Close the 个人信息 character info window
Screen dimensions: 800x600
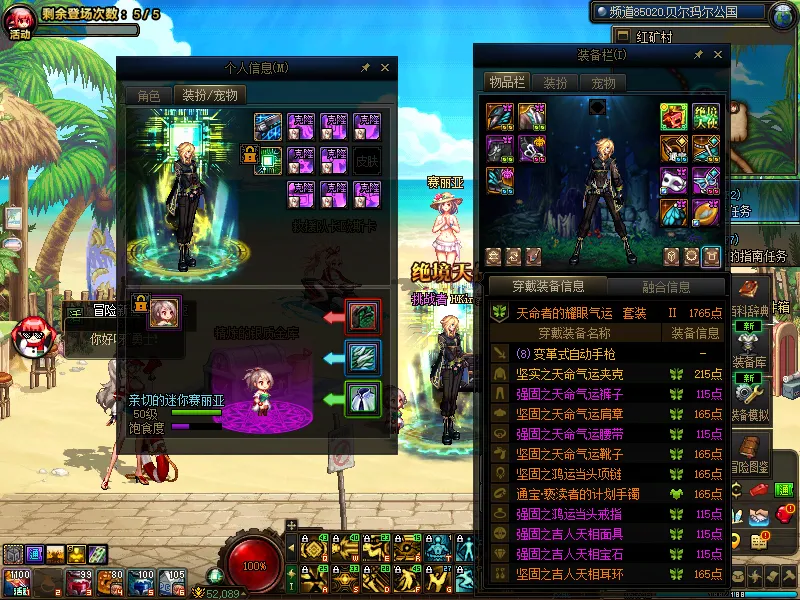point(385,68)
